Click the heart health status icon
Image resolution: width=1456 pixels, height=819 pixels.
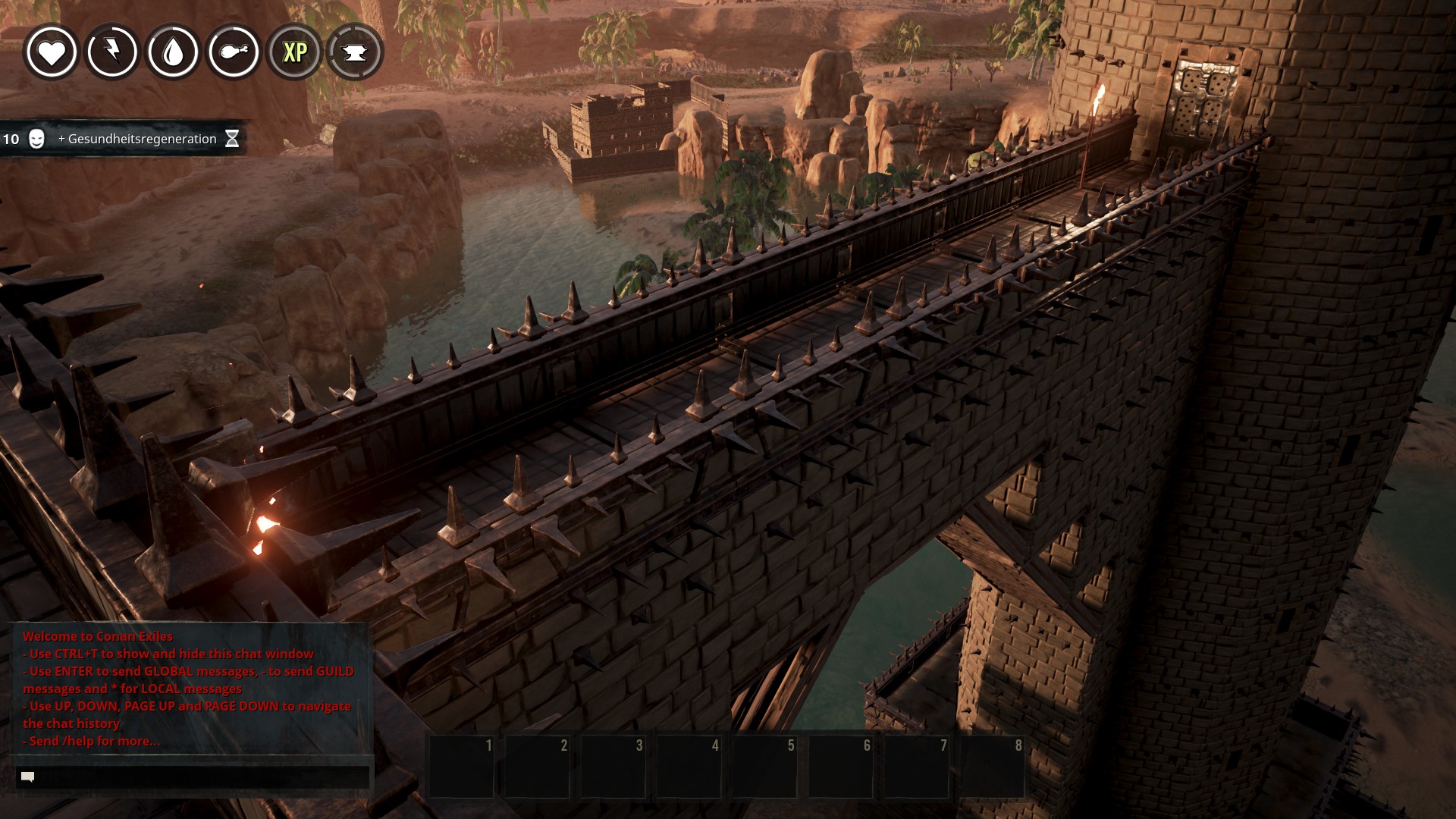52,52
